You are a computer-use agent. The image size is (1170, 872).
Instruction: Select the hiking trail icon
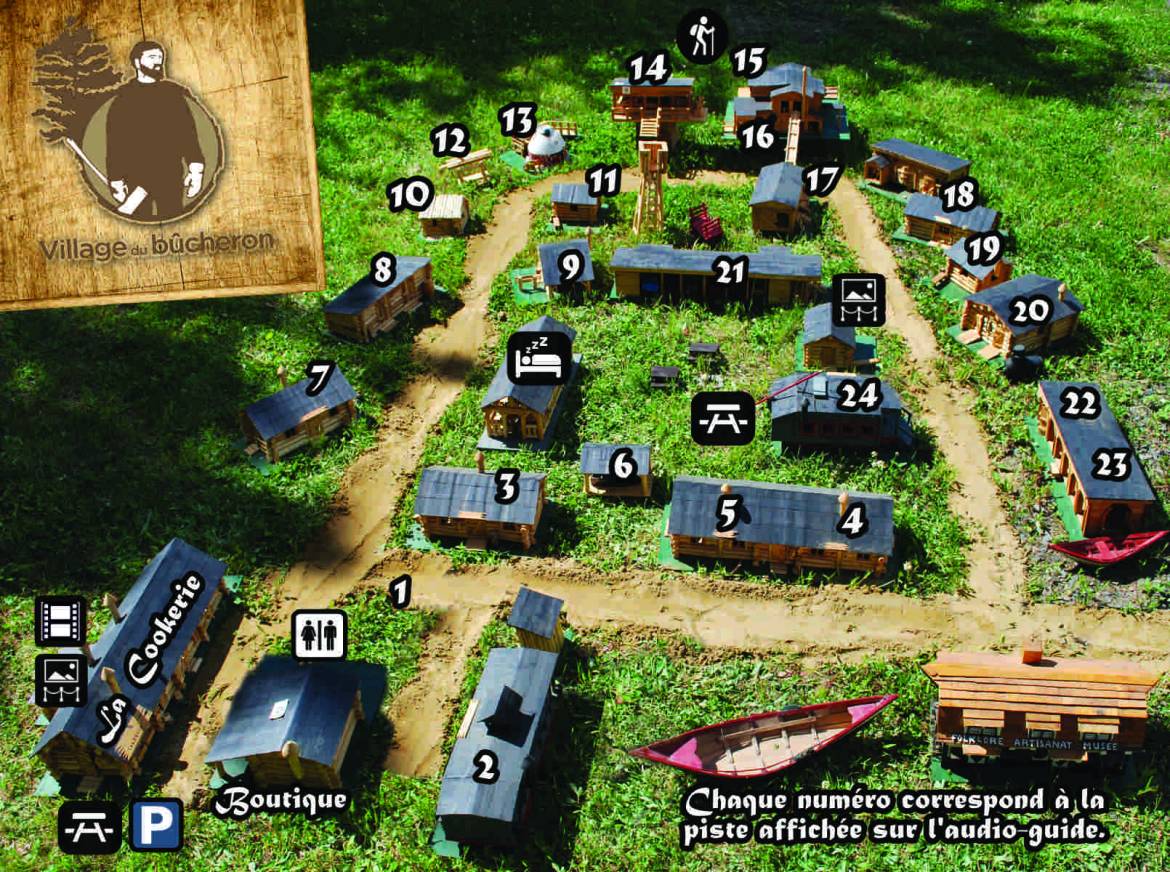tap(702, 38)
